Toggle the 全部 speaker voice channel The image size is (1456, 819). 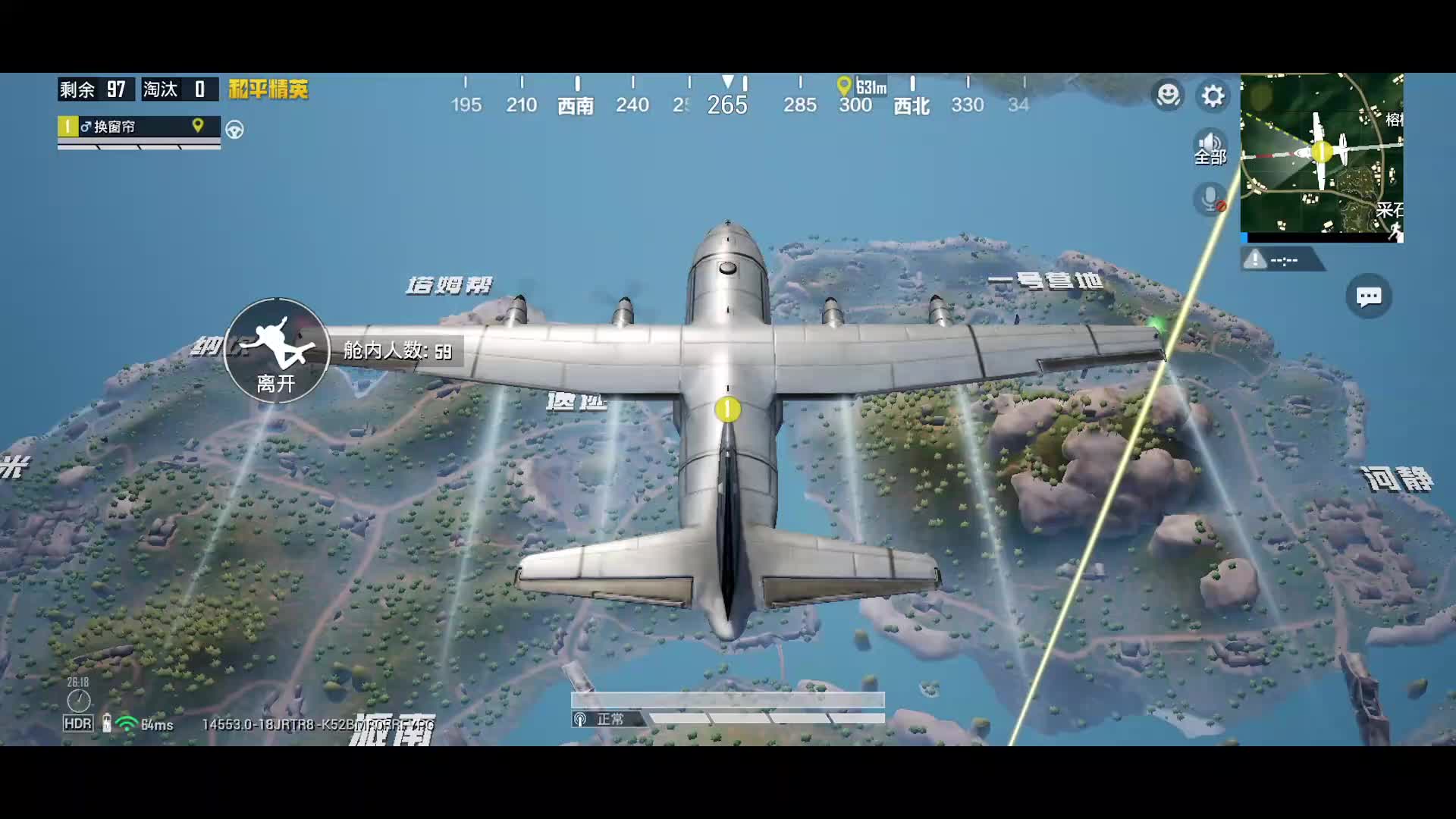coord(1210,147)
